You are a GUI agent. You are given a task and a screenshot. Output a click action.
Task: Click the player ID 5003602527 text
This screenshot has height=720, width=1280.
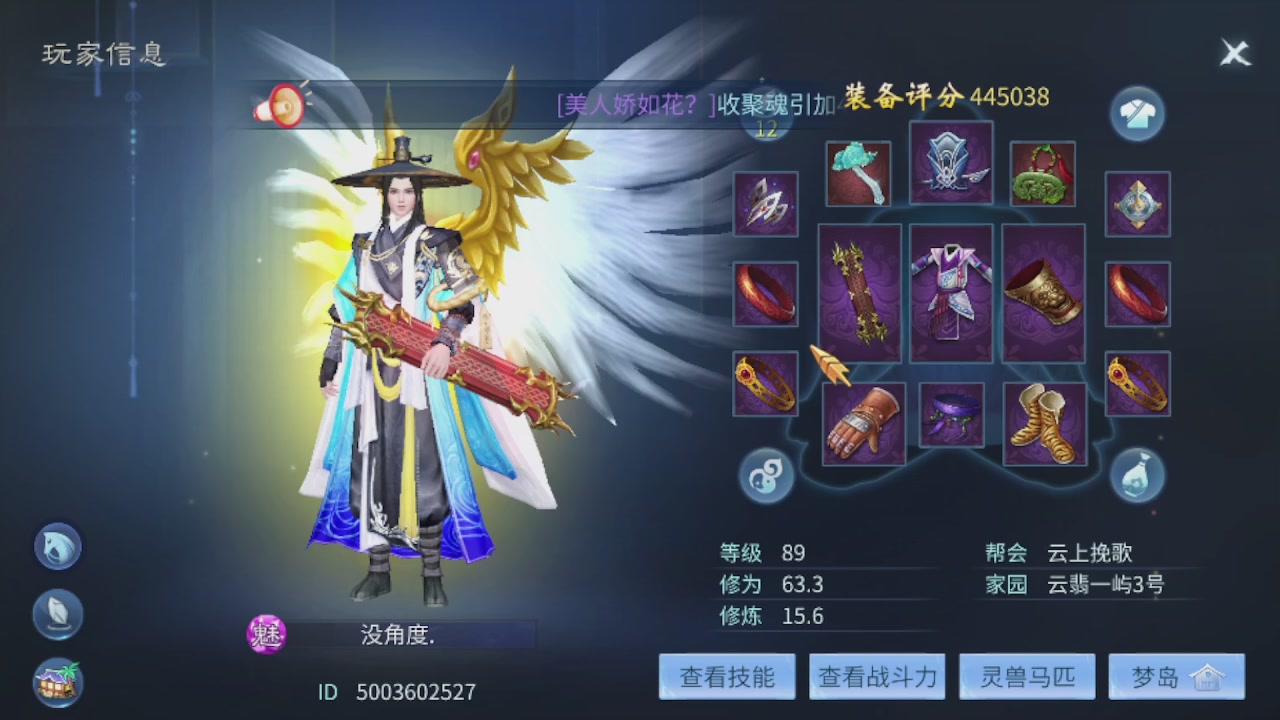[x=398, y=691]
